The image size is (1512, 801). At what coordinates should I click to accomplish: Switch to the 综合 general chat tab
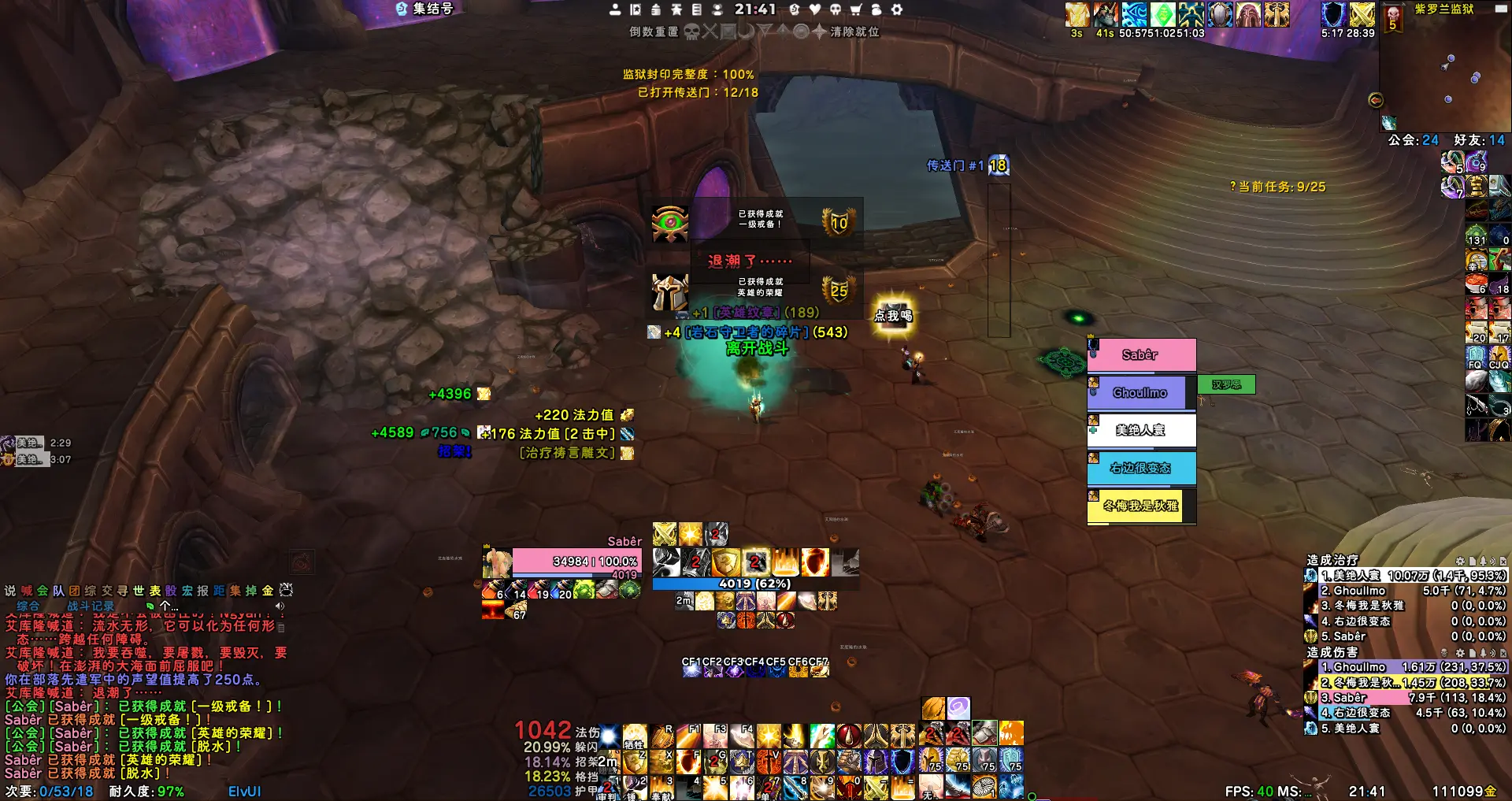tap(28, 606)
